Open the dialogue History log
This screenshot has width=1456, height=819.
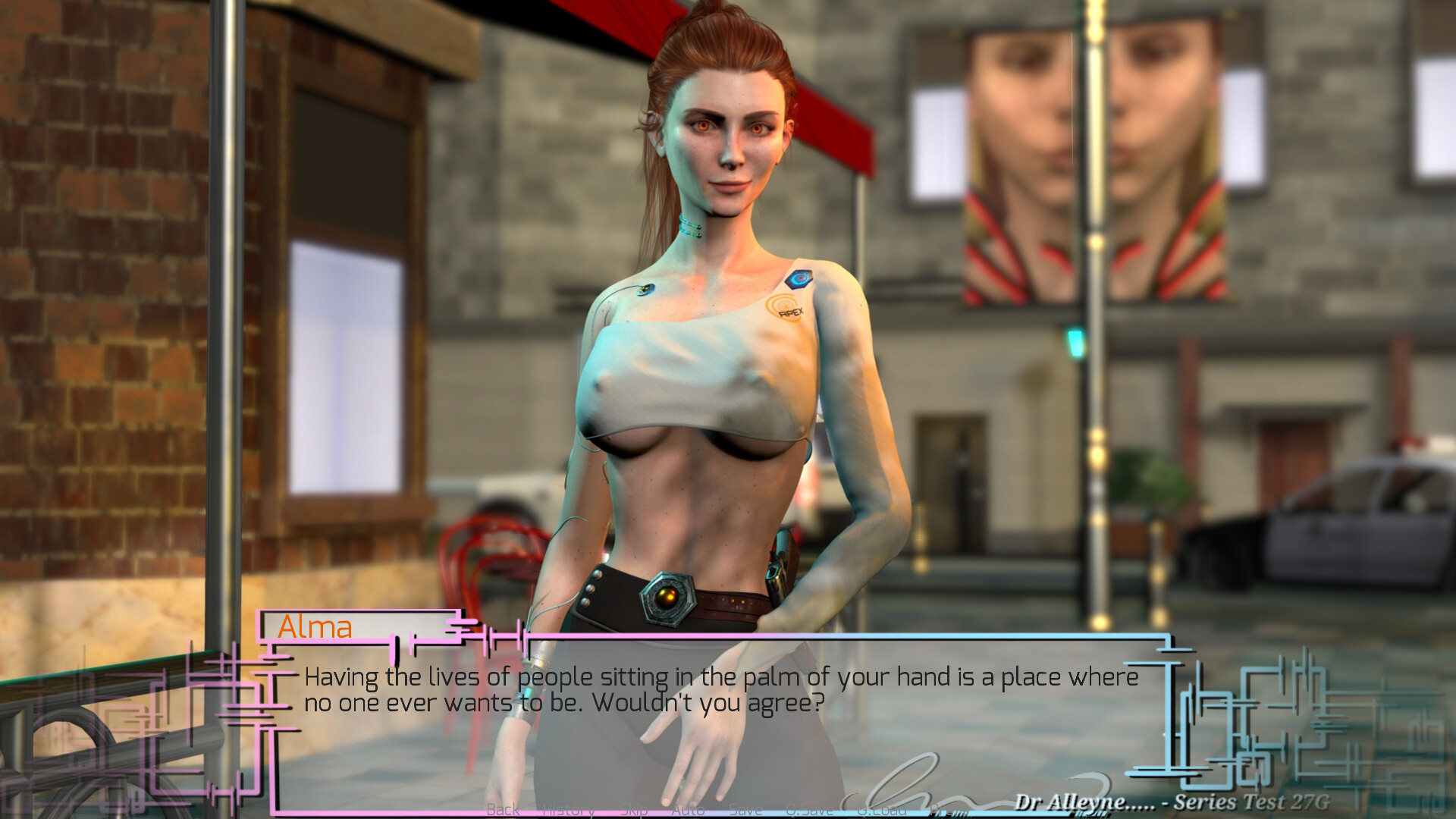coord(569,810)
